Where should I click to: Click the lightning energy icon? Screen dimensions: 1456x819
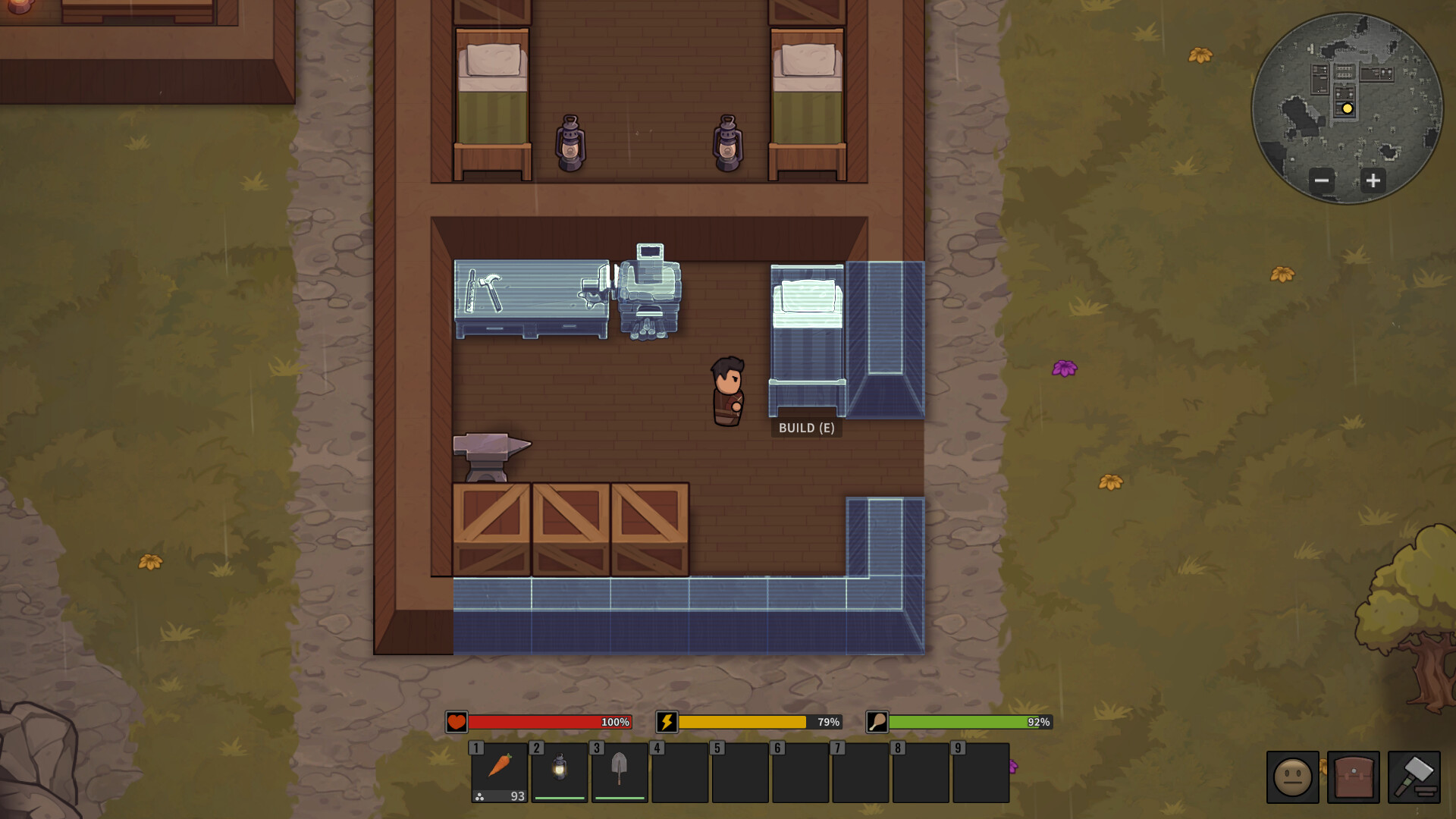[667, 723]
